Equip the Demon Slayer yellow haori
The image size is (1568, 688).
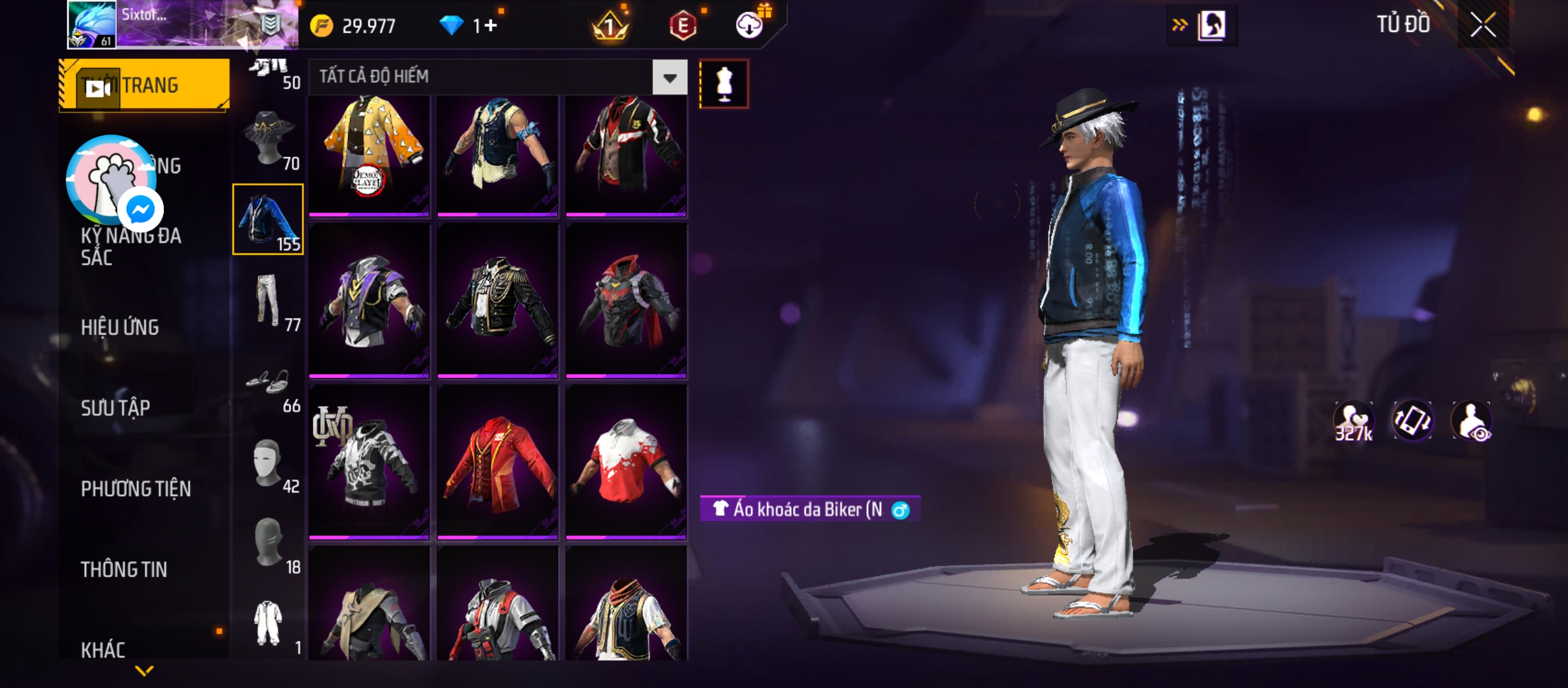[370, 154]
